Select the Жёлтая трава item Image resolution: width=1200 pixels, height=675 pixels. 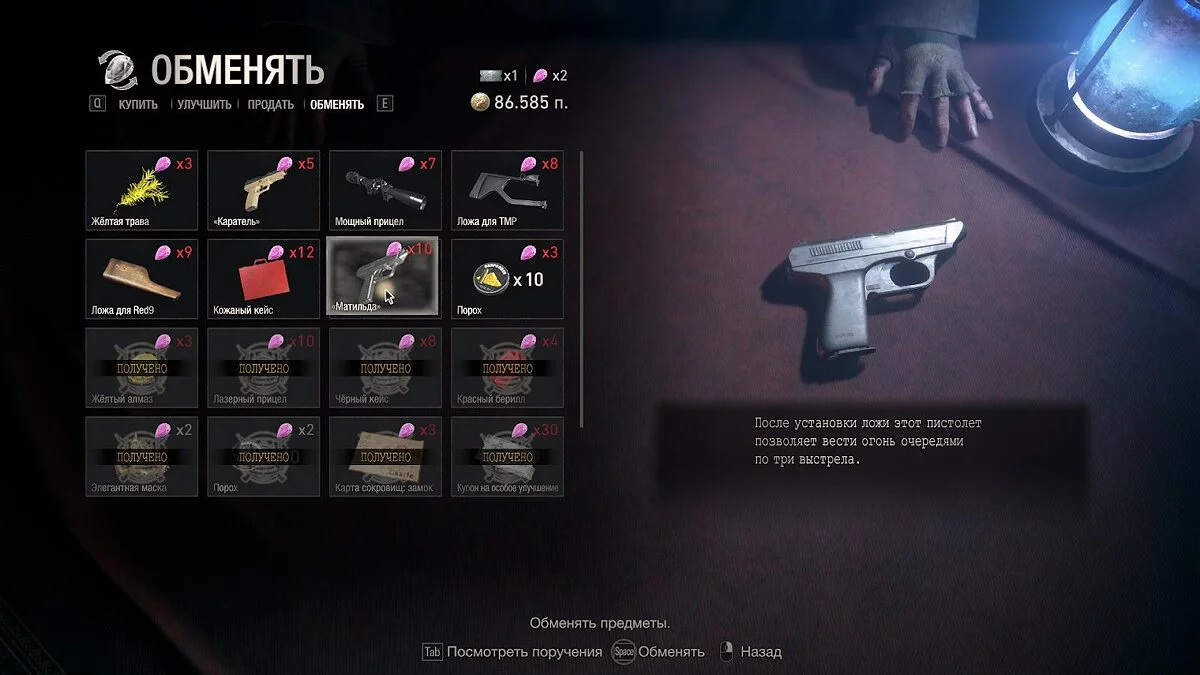coord(139,190)
